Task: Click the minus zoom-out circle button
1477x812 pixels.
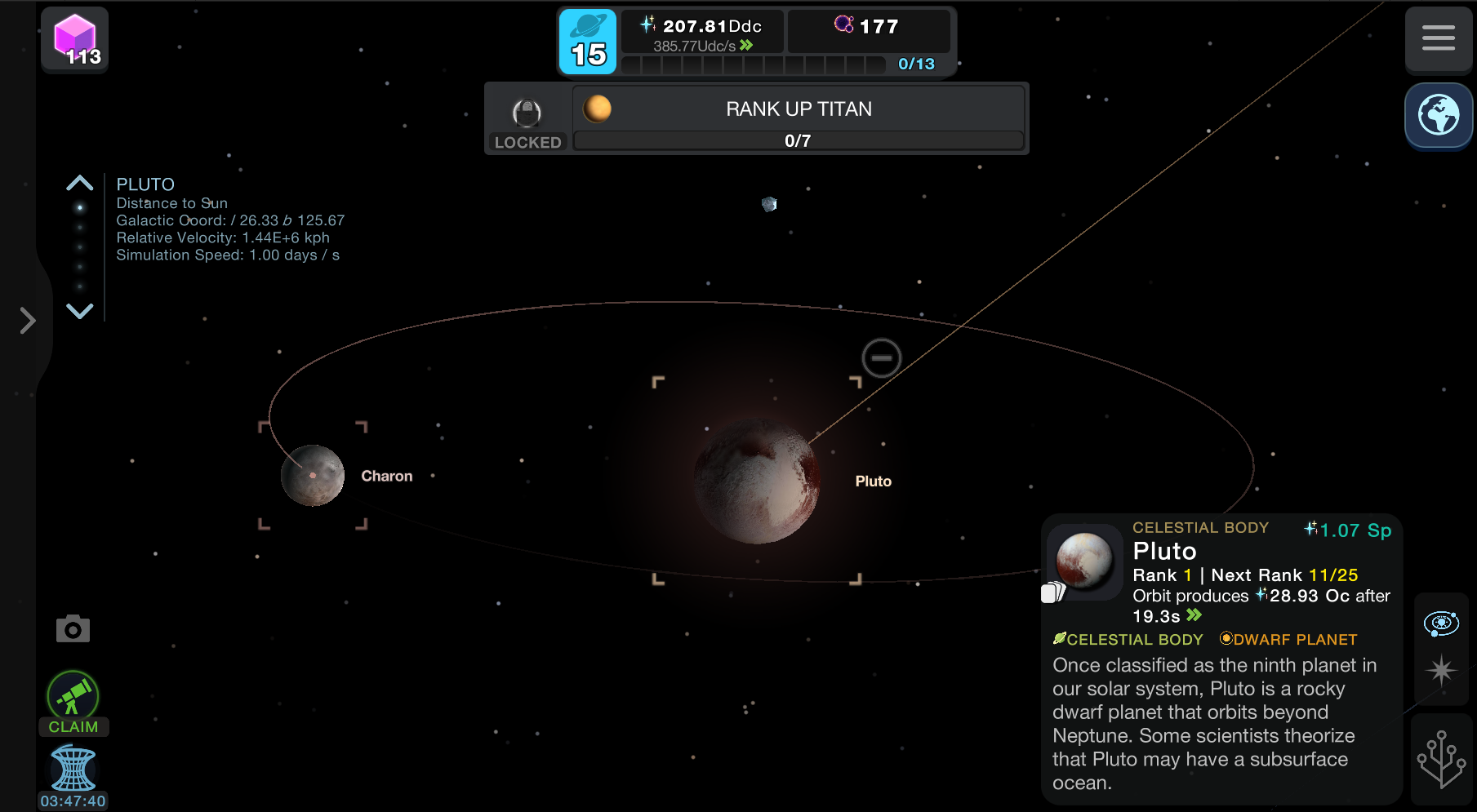Action: [x=881, y=358]
